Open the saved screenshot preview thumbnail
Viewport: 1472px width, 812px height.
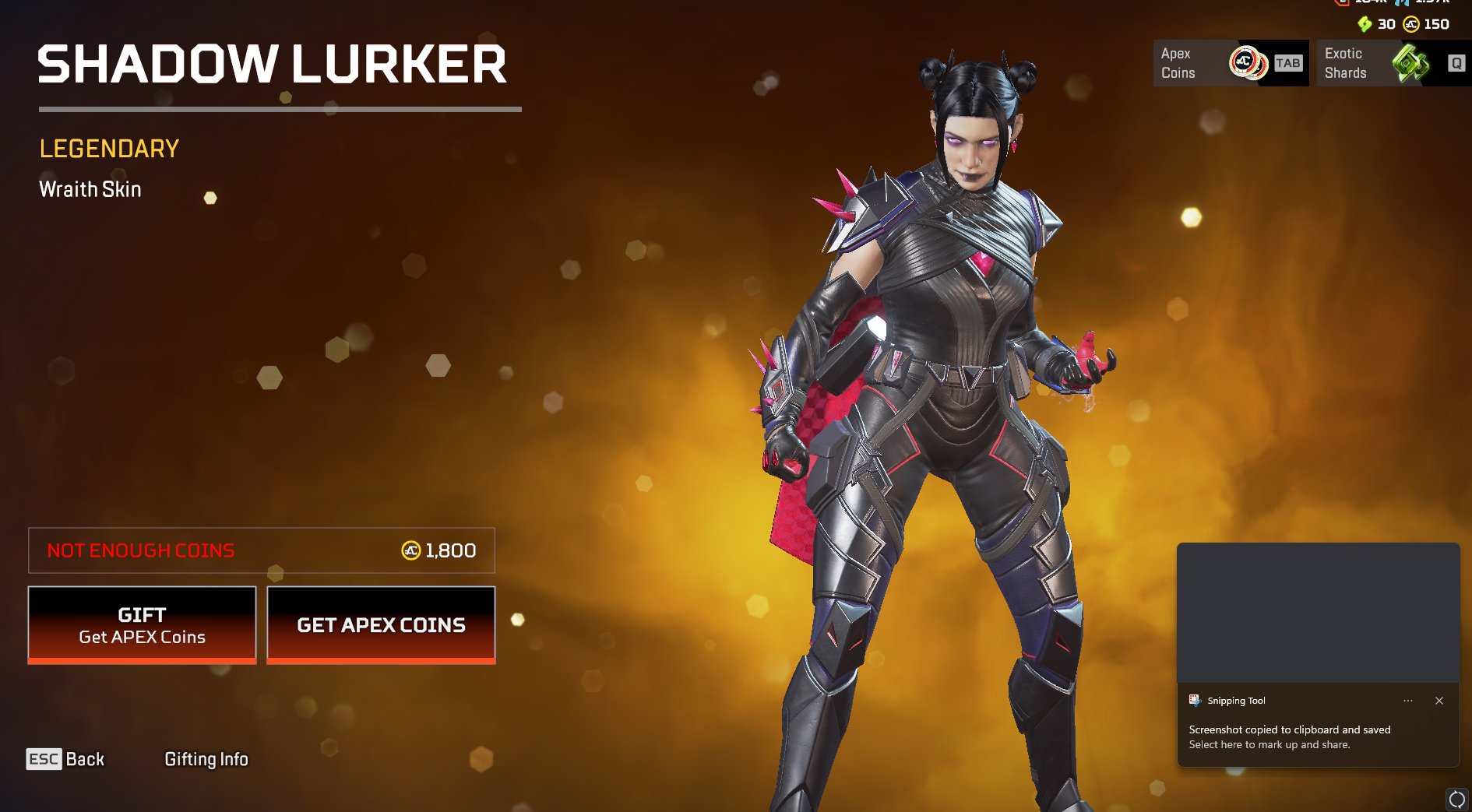click(1318, 613)
